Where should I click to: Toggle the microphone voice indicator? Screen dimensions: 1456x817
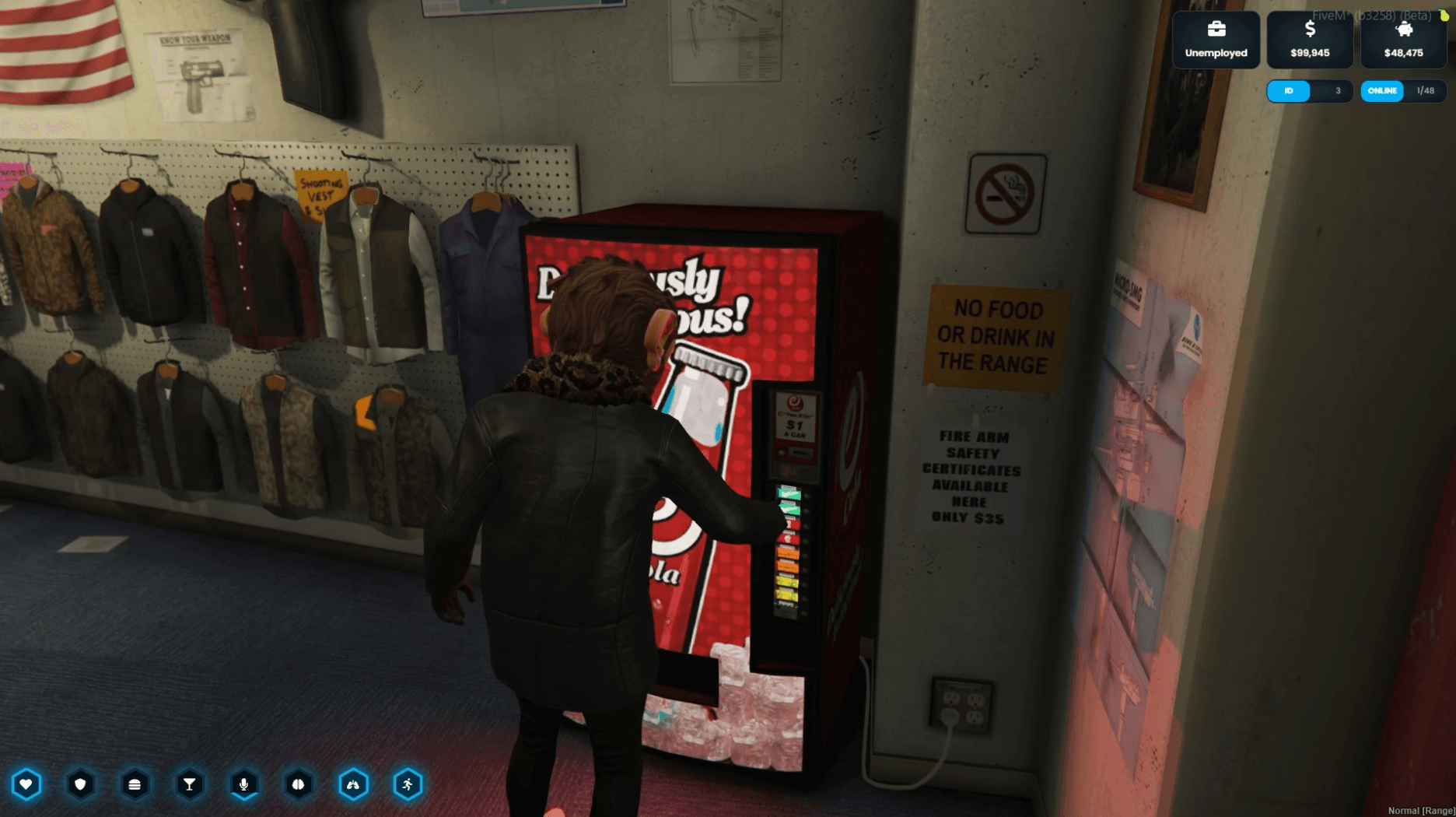coord(244,782)
